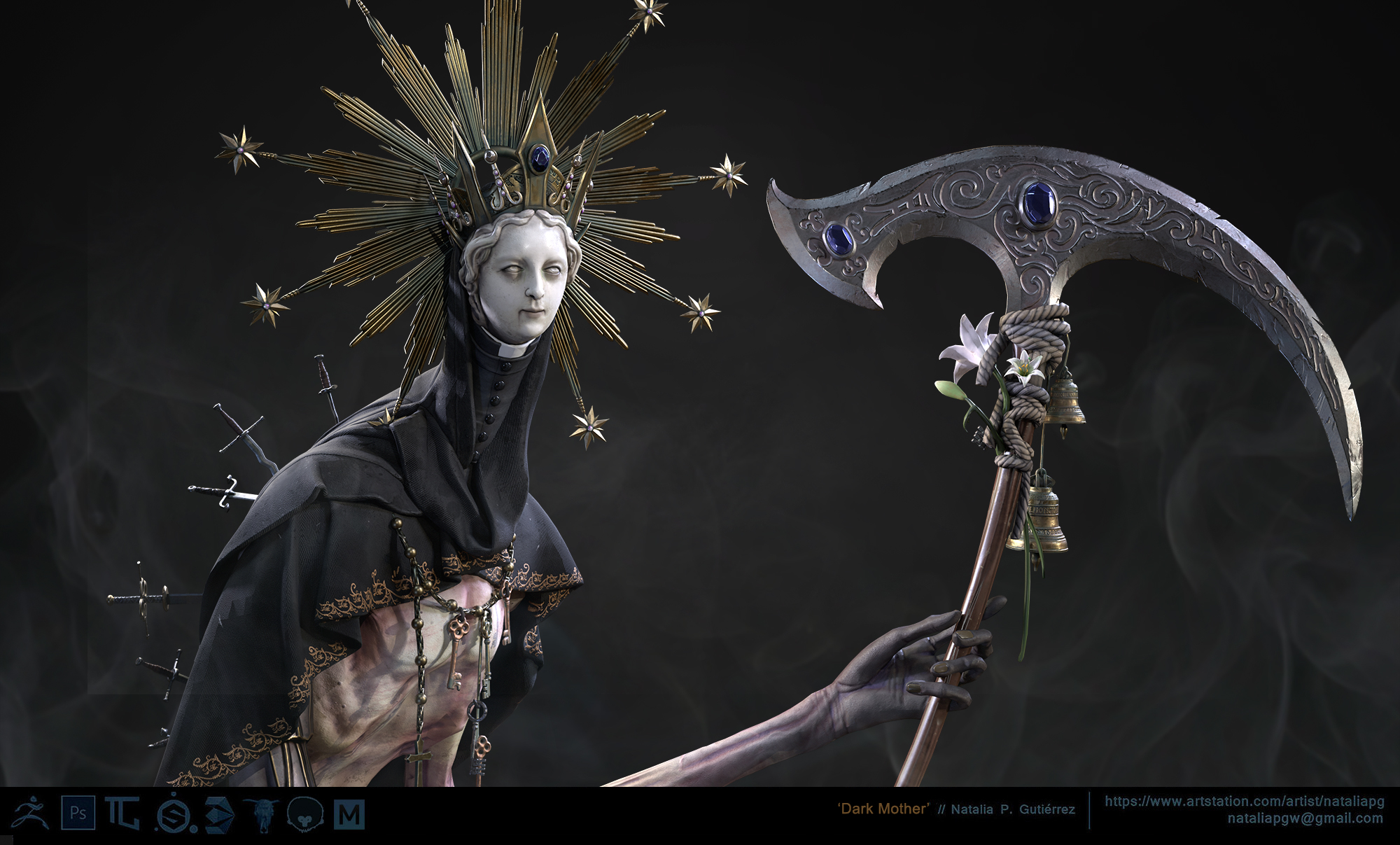Click the TopoGun TG logo
This screenshot has width=1400, height=845.
[122, 813]
